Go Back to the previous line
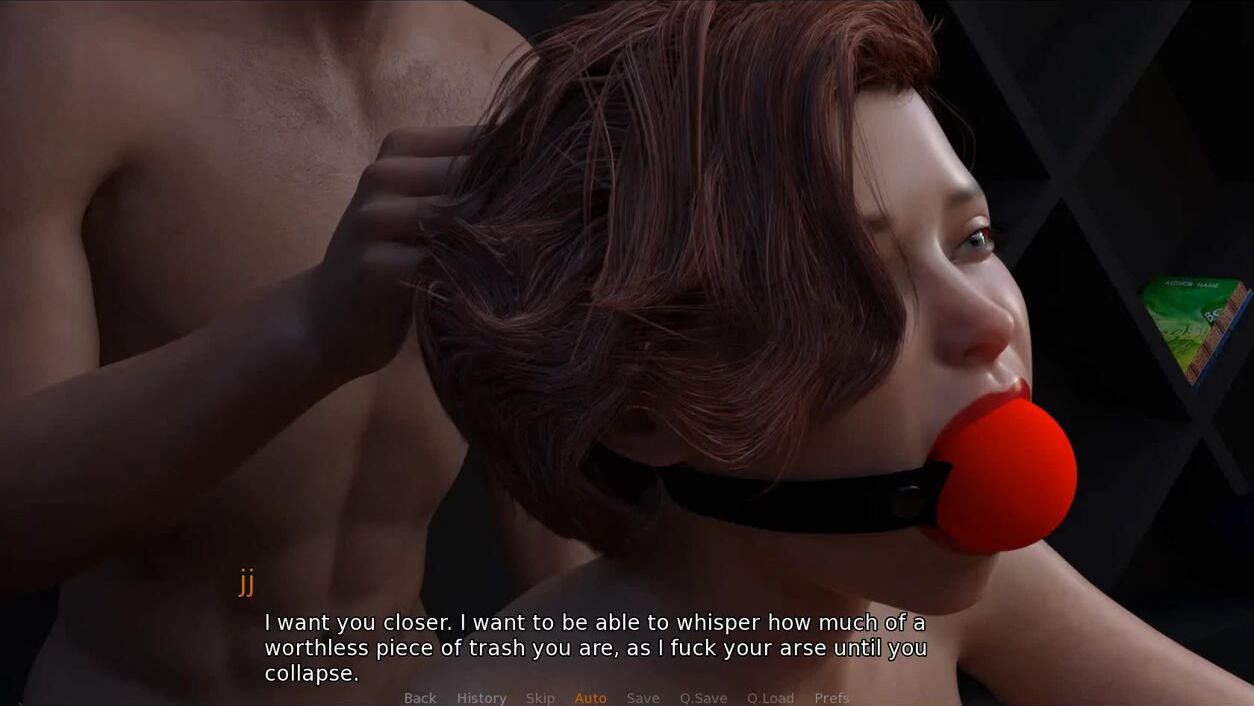The width and height of the screenshot is (1254, 706). pos(420,698)
